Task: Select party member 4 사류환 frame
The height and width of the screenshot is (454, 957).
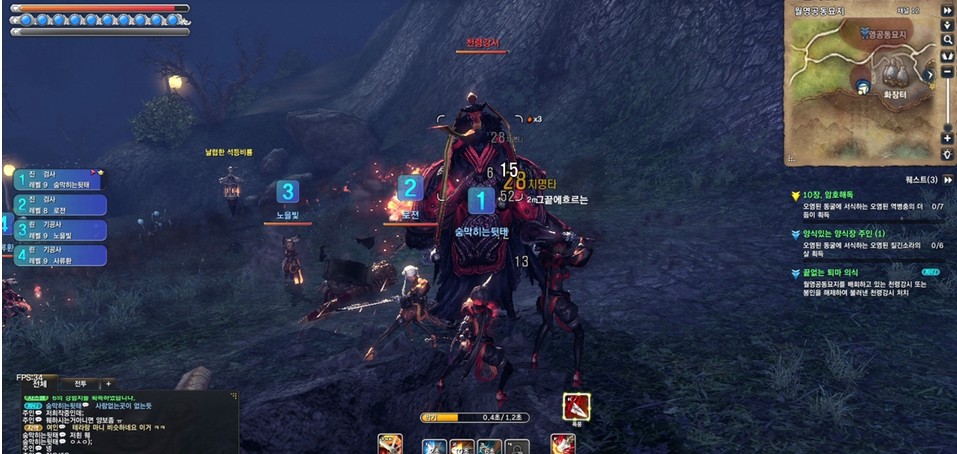Action: click(60, 255)
